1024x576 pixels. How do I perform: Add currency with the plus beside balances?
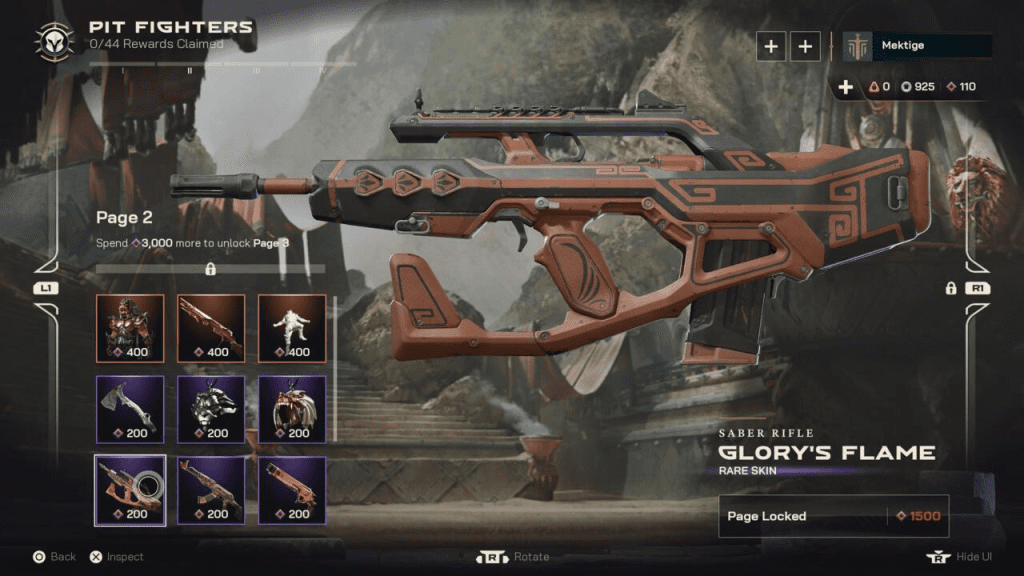tap(846, 87)
